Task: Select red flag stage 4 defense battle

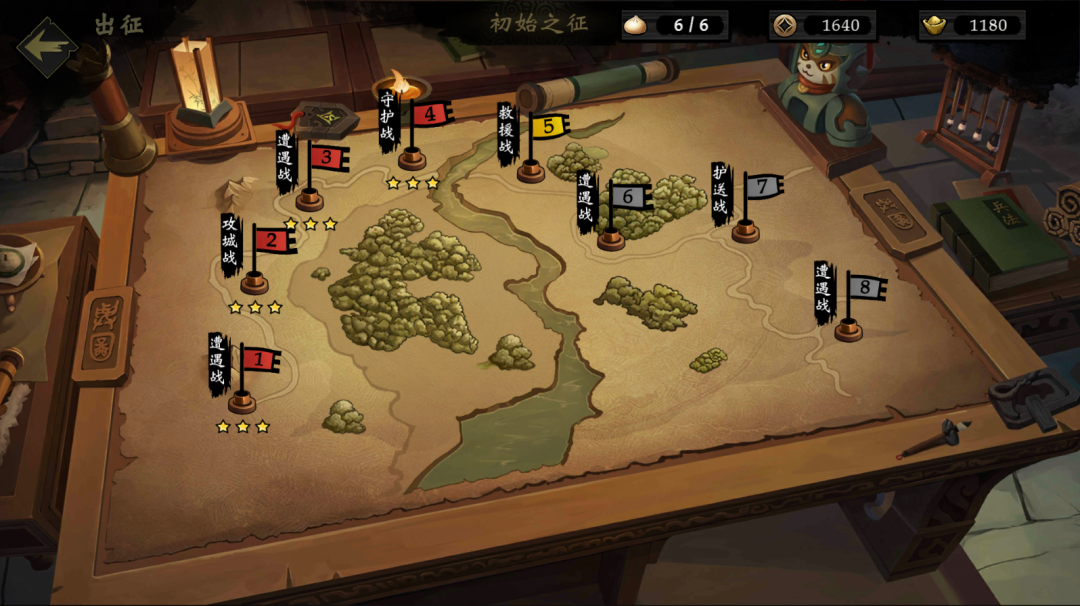Action: tap(429, 114)
